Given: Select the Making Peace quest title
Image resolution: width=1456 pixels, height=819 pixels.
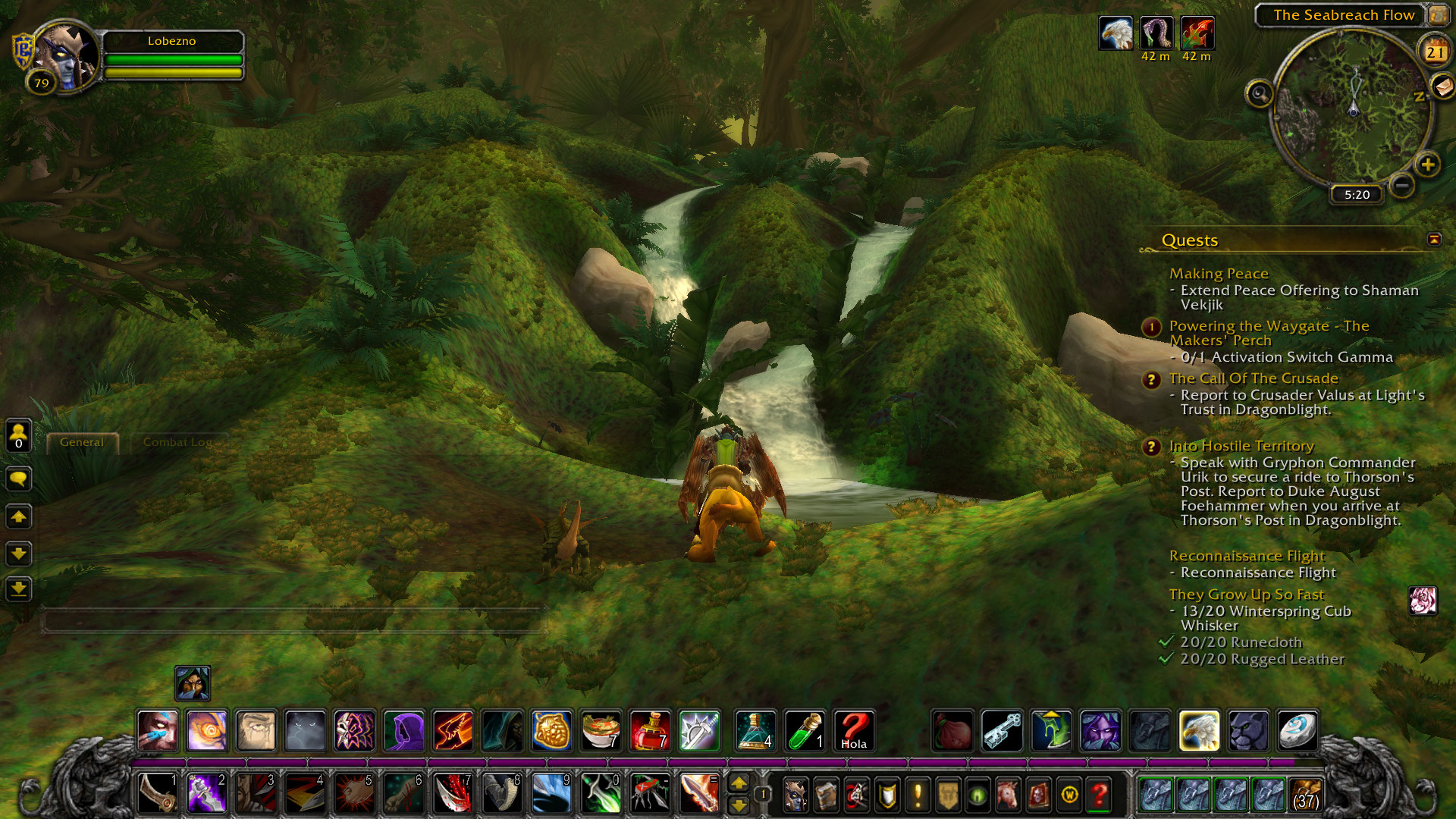Looking at the screenshot, I should (x=1218, y=274).
